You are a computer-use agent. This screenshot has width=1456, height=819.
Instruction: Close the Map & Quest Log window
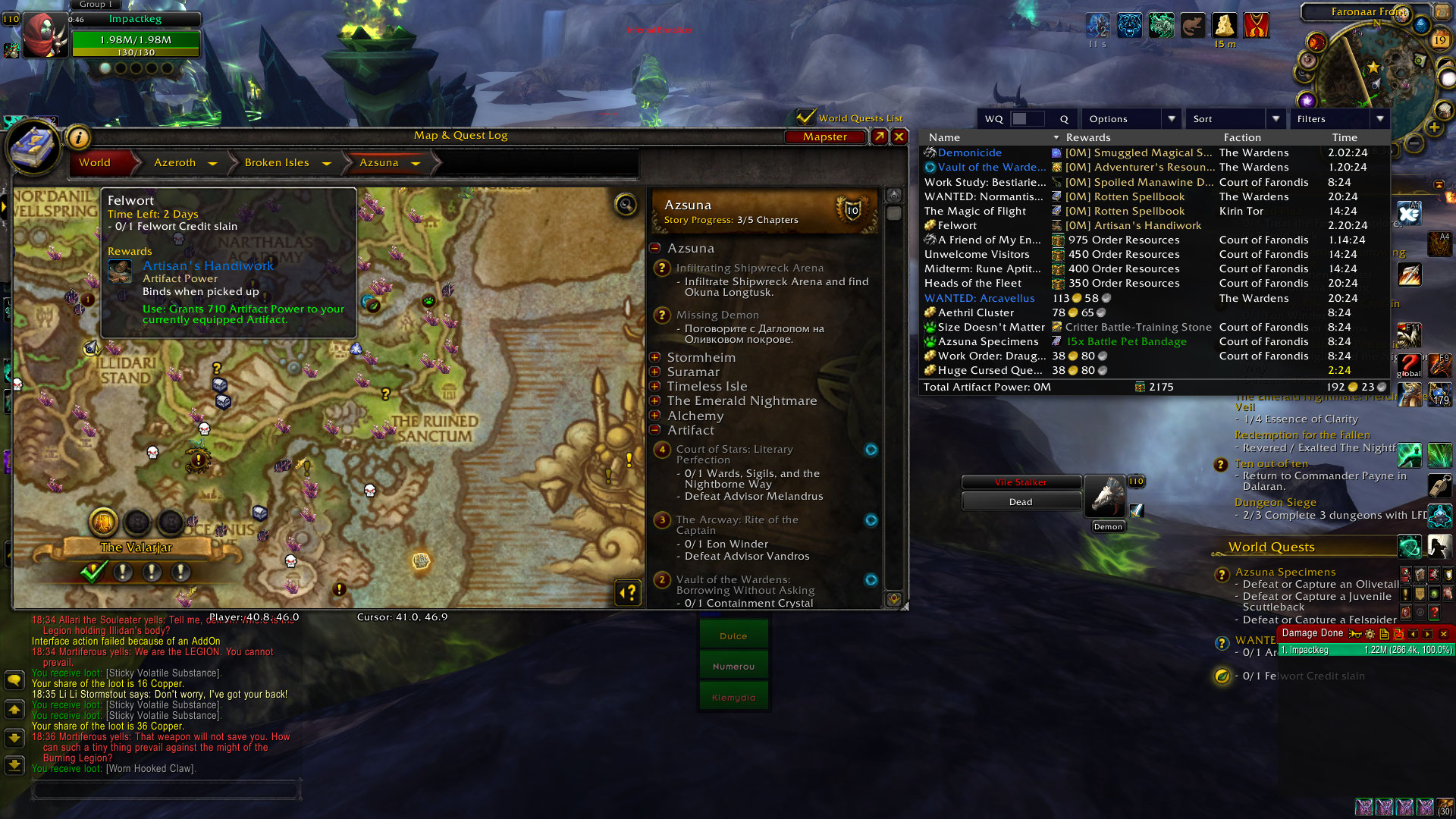(x=899, y=136)
